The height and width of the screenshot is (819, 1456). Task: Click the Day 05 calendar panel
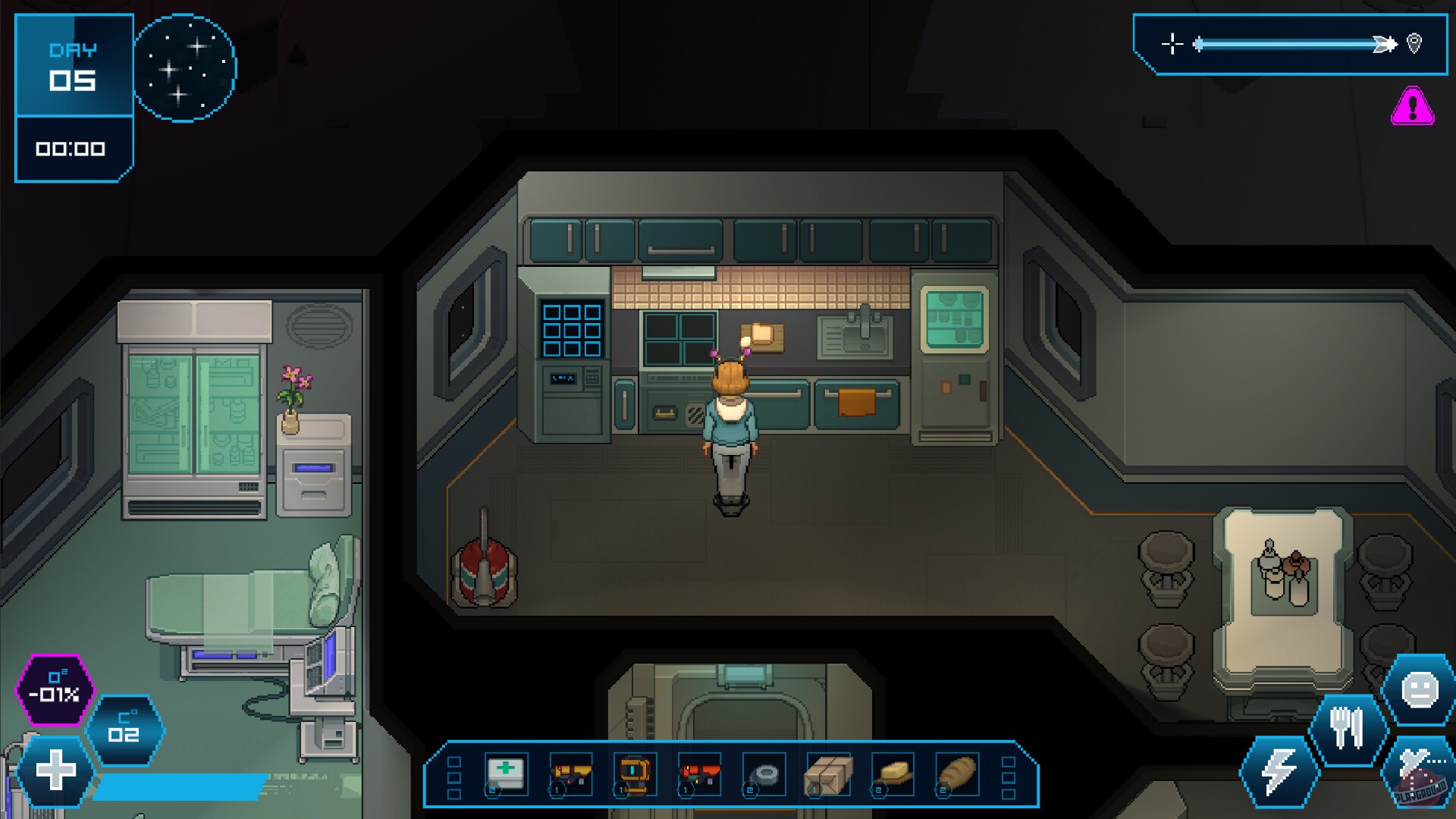[74, 66]
